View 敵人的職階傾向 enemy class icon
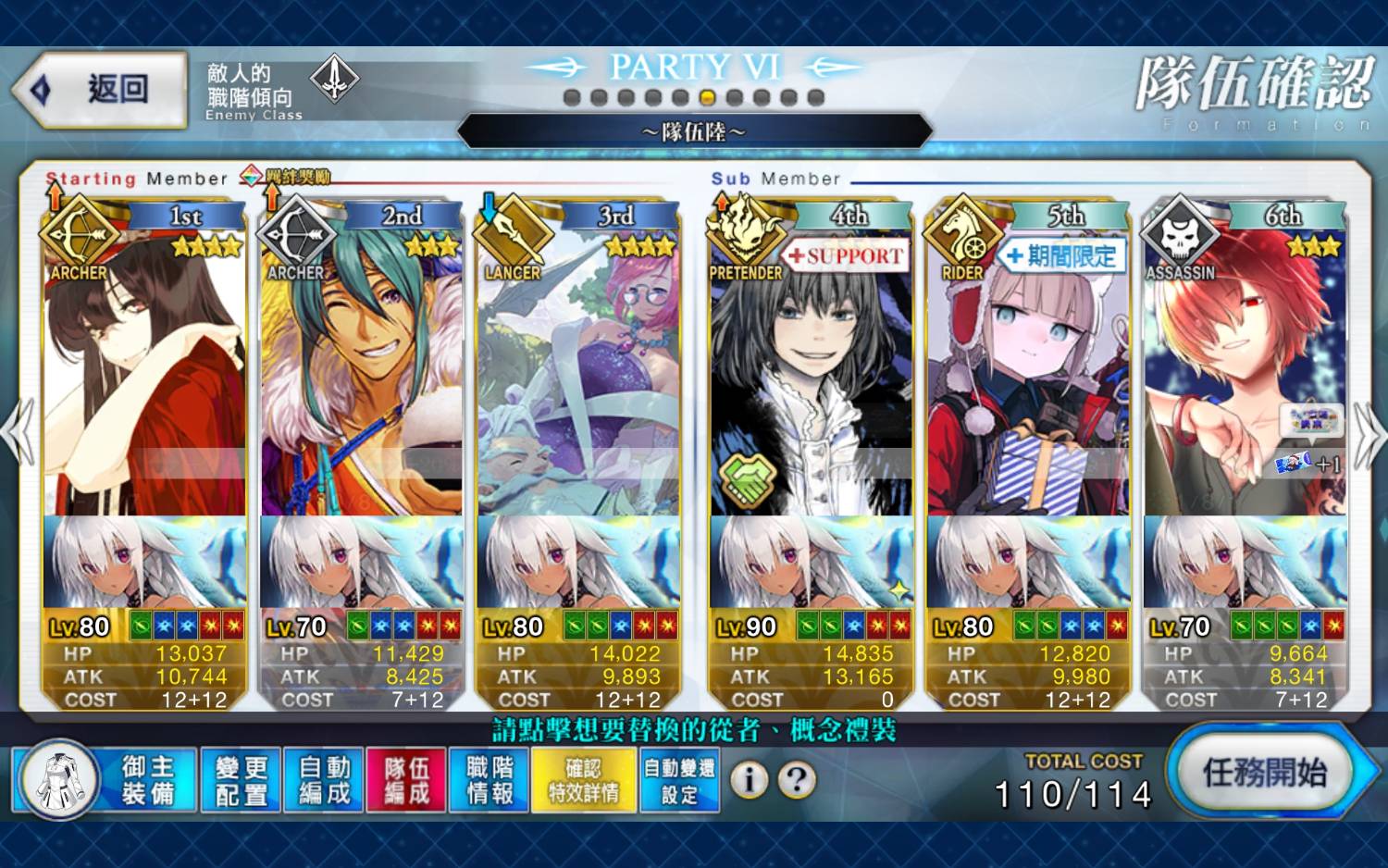 pos(334,80)
